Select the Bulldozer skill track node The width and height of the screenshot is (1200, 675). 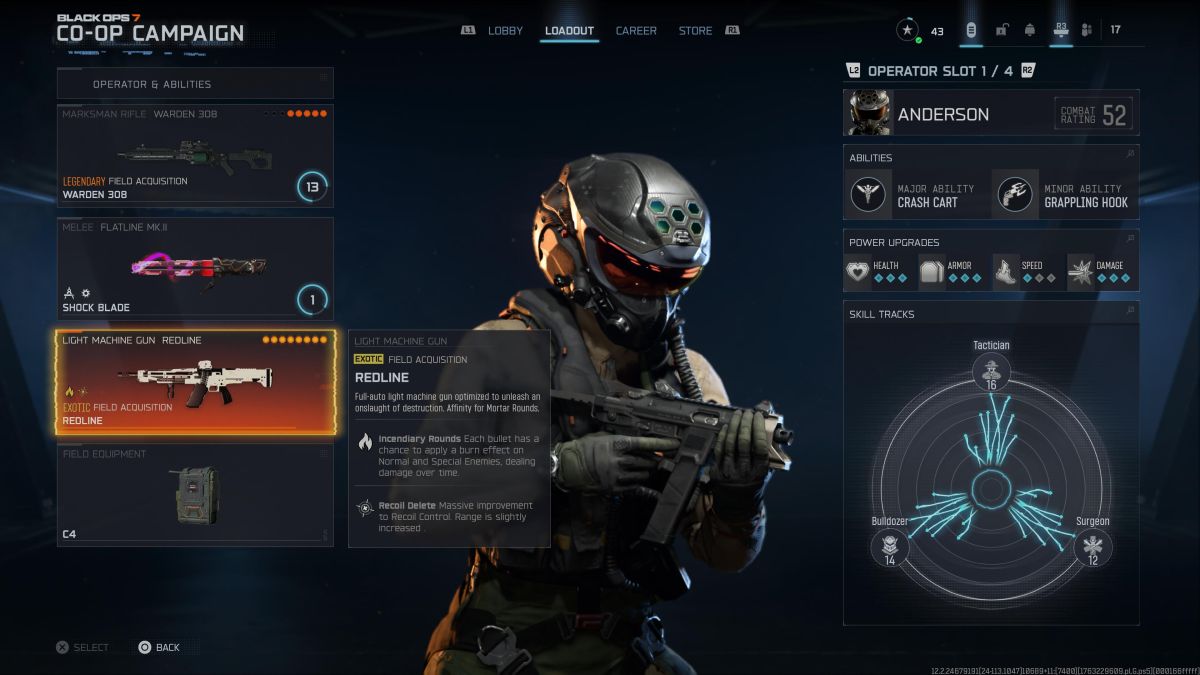[889, 547]
